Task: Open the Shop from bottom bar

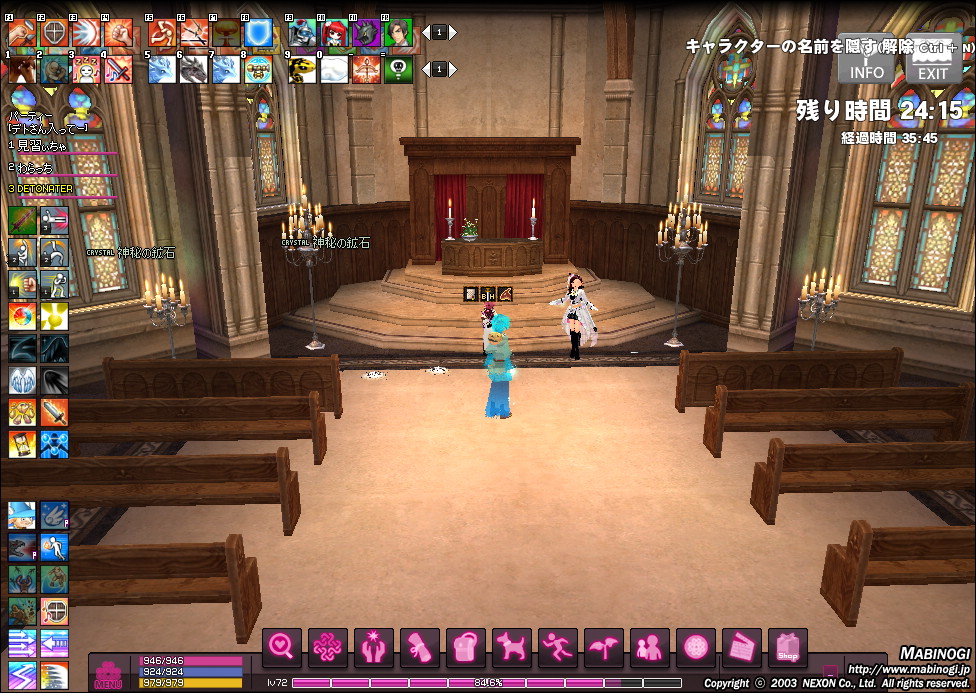Action: [x=787, y=648]
